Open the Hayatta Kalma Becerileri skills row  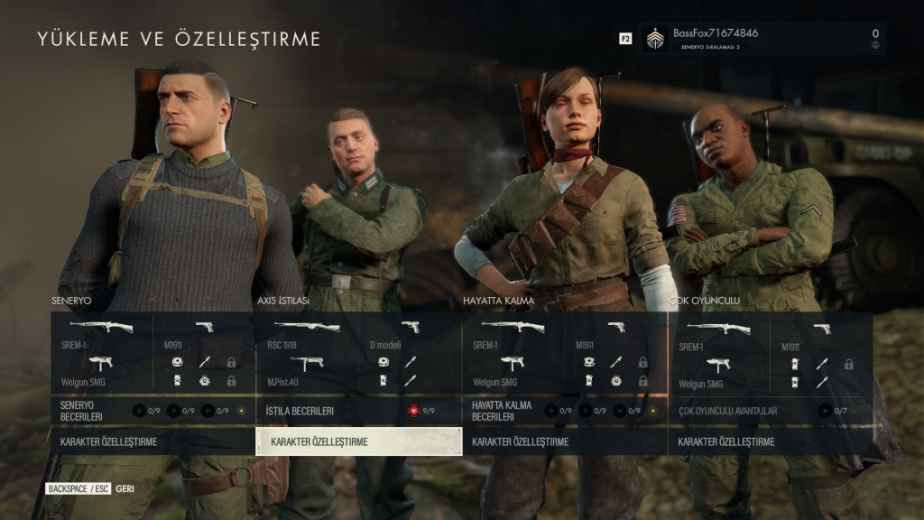565,410
